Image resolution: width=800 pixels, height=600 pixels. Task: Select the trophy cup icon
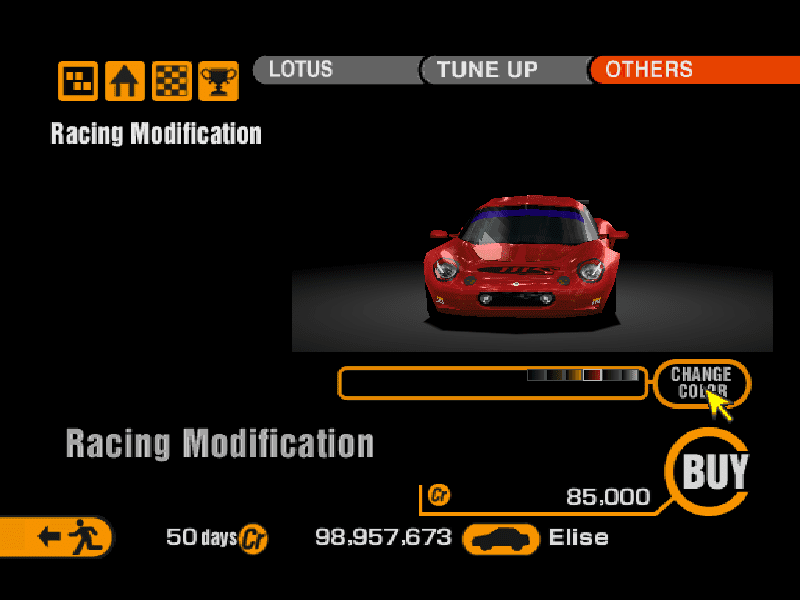coord(218,81)
